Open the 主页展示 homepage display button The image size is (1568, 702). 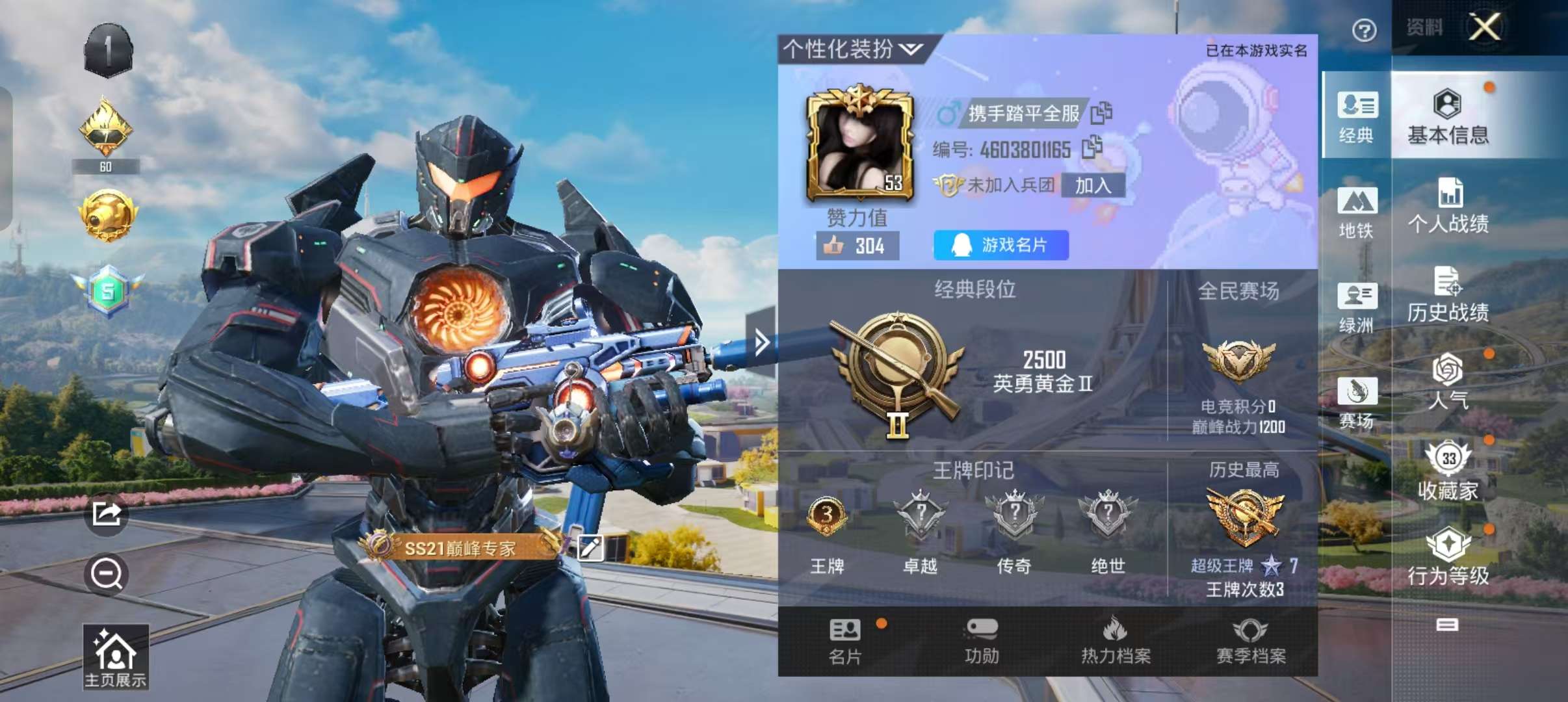click(116, 656)
